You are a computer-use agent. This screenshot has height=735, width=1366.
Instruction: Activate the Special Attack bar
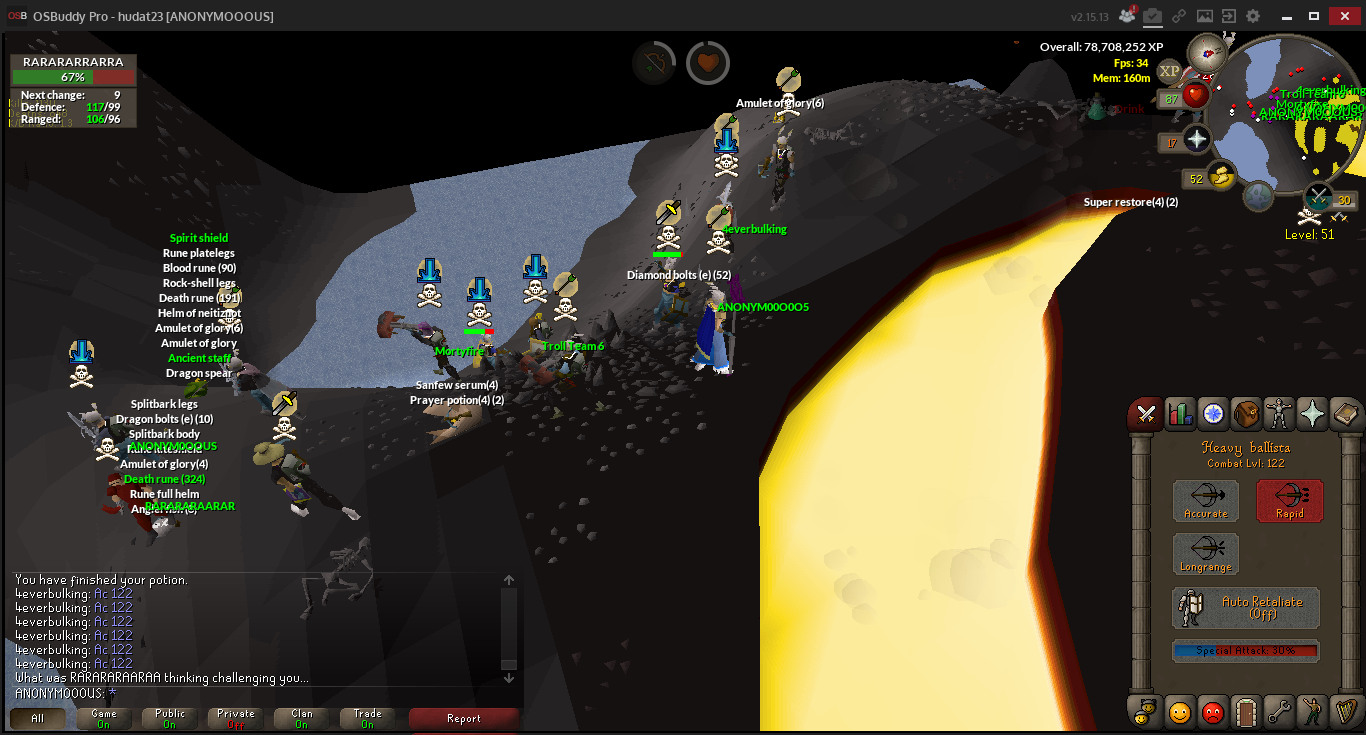(1246, 651)
